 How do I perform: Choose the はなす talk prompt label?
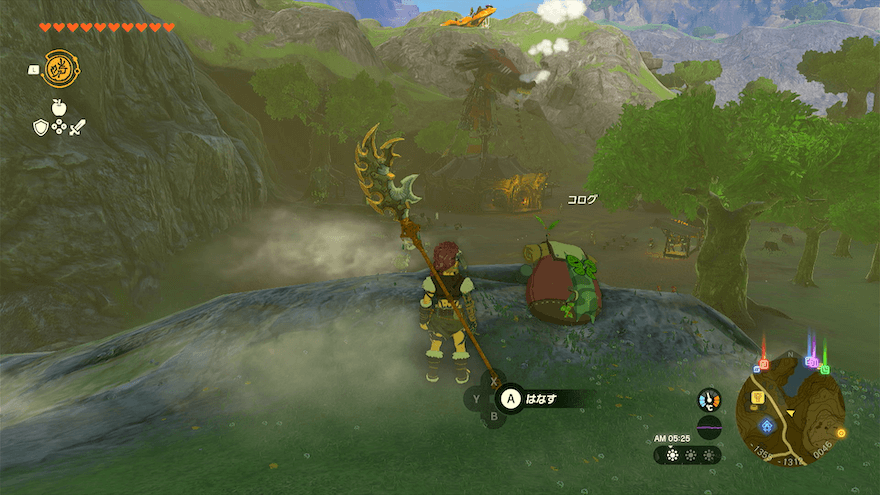pyautogui.click(x=541, y=399)
